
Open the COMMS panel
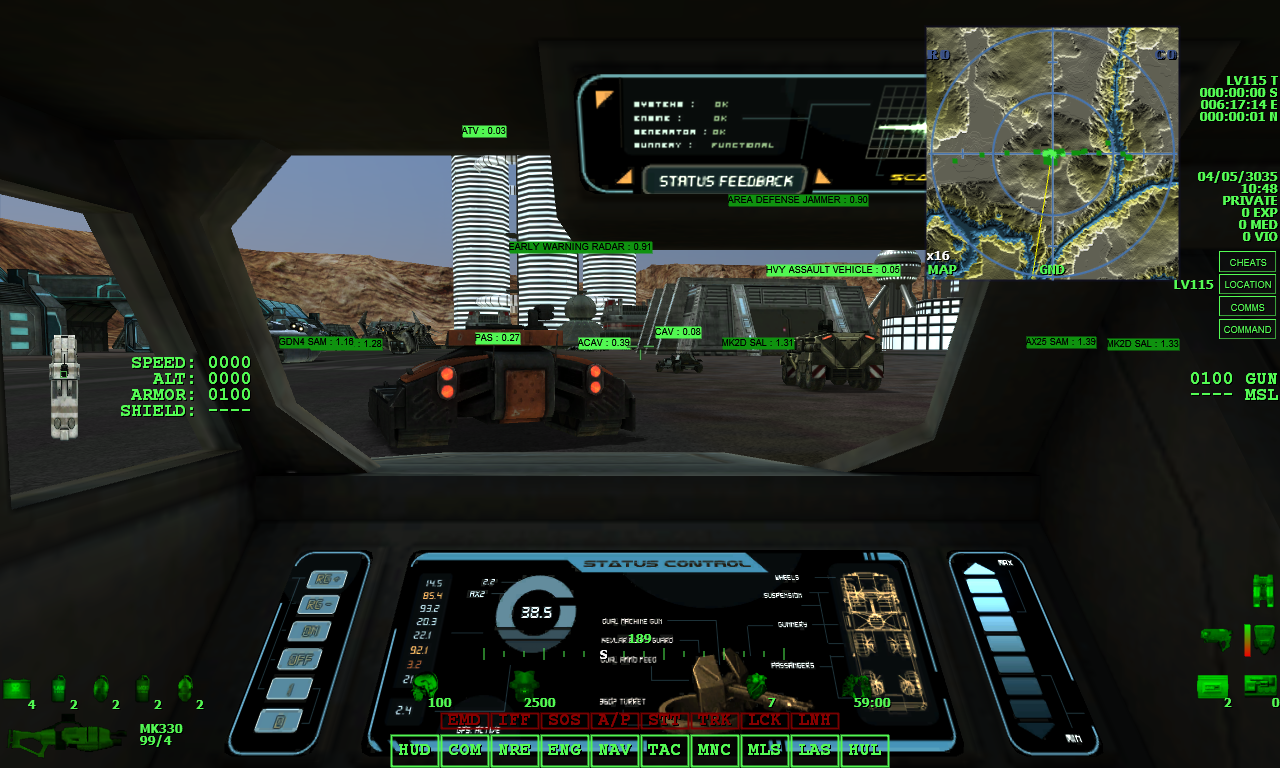pos(1246,307)
